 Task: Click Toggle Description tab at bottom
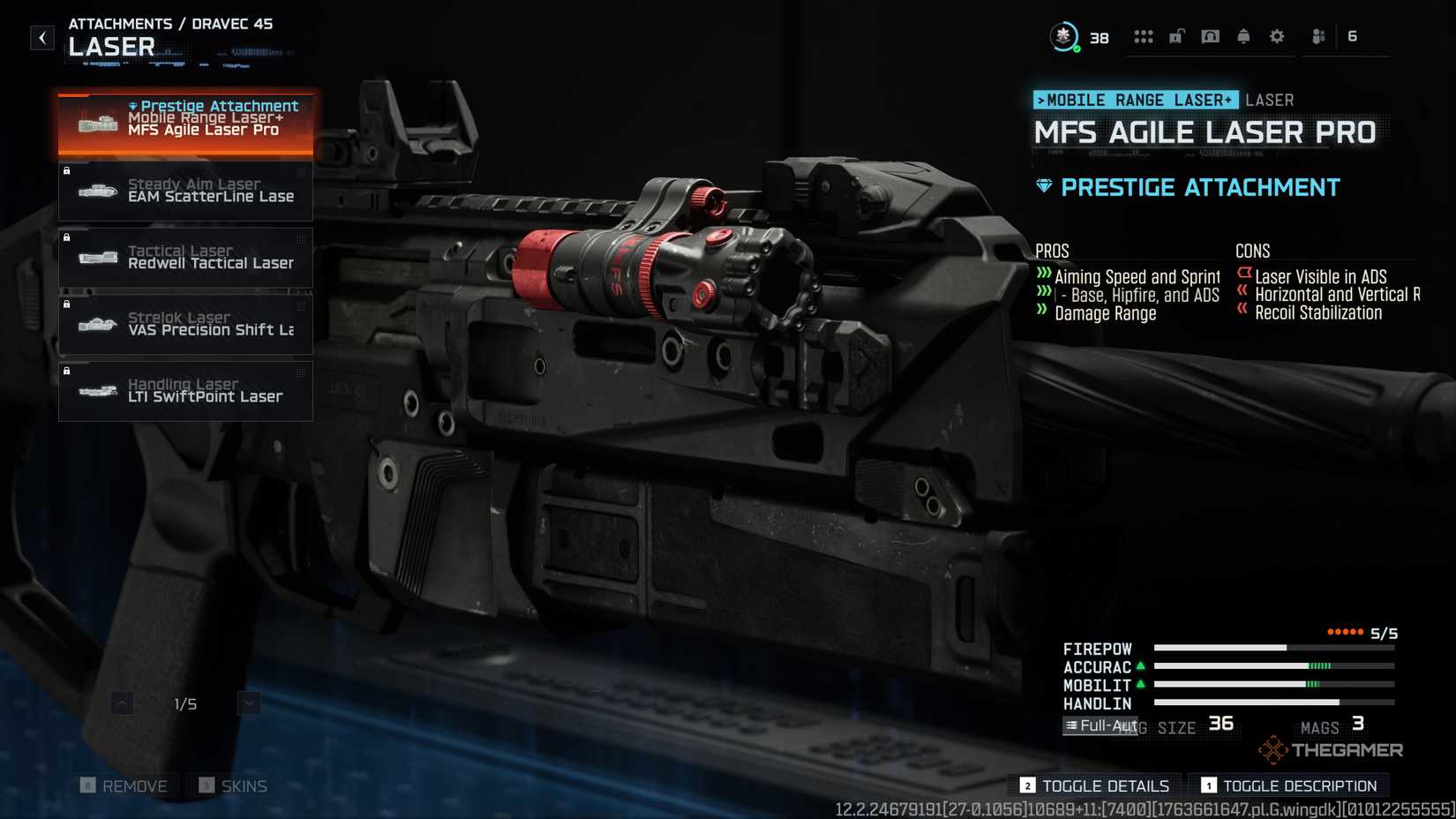[1288, 785]
